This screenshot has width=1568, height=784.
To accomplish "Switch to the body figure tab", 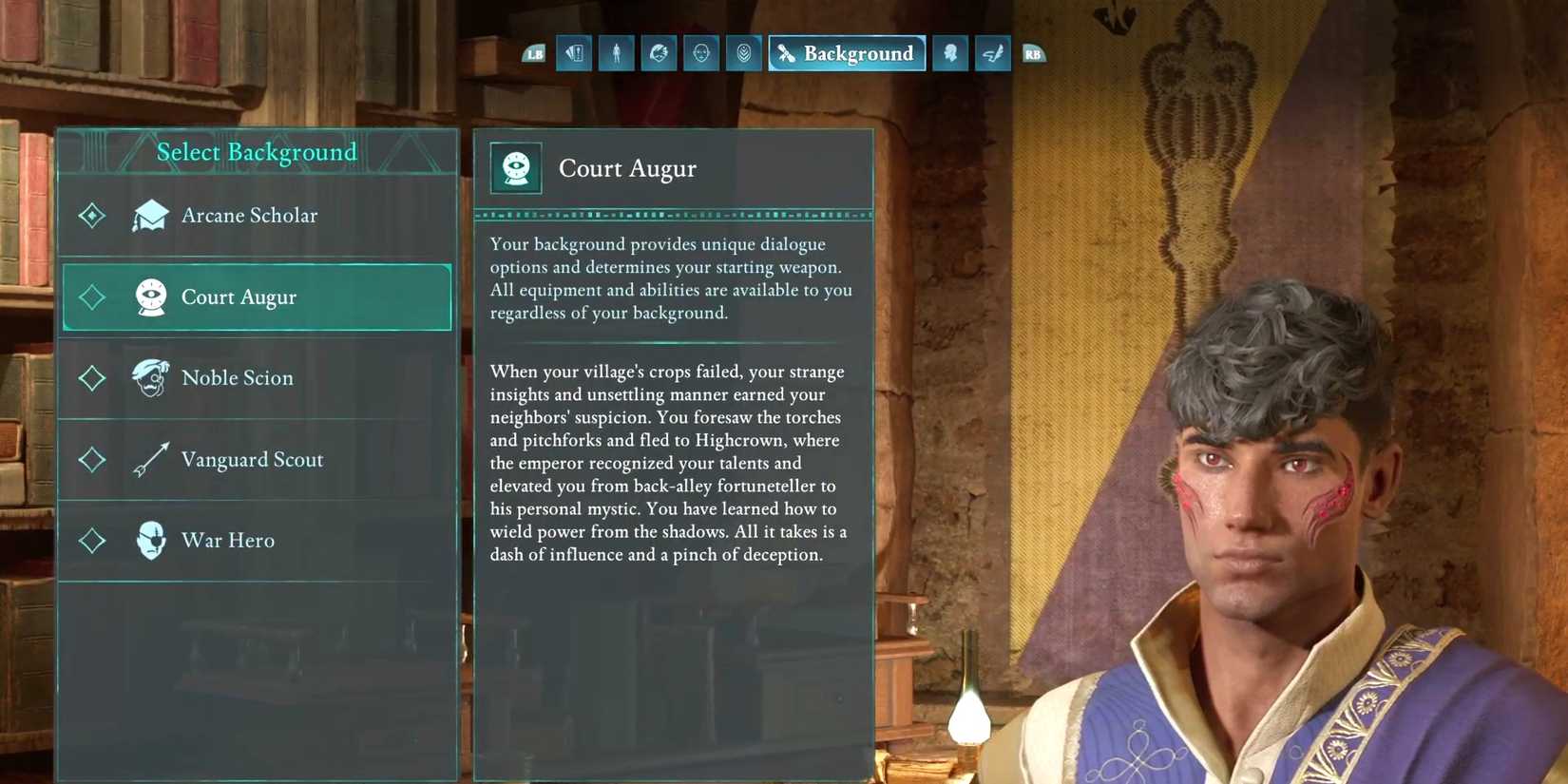I will click(617, 54).
